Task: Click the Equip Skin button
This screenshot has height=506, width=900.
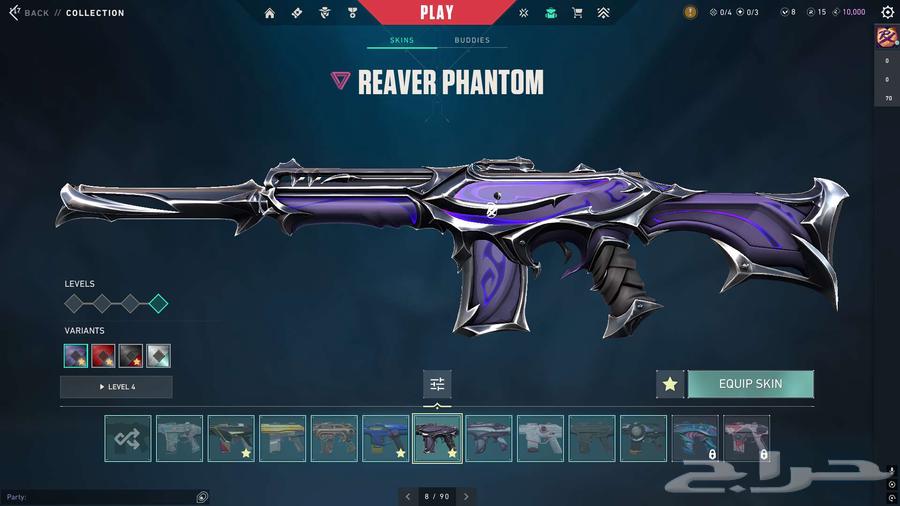Action: (750, 384)
